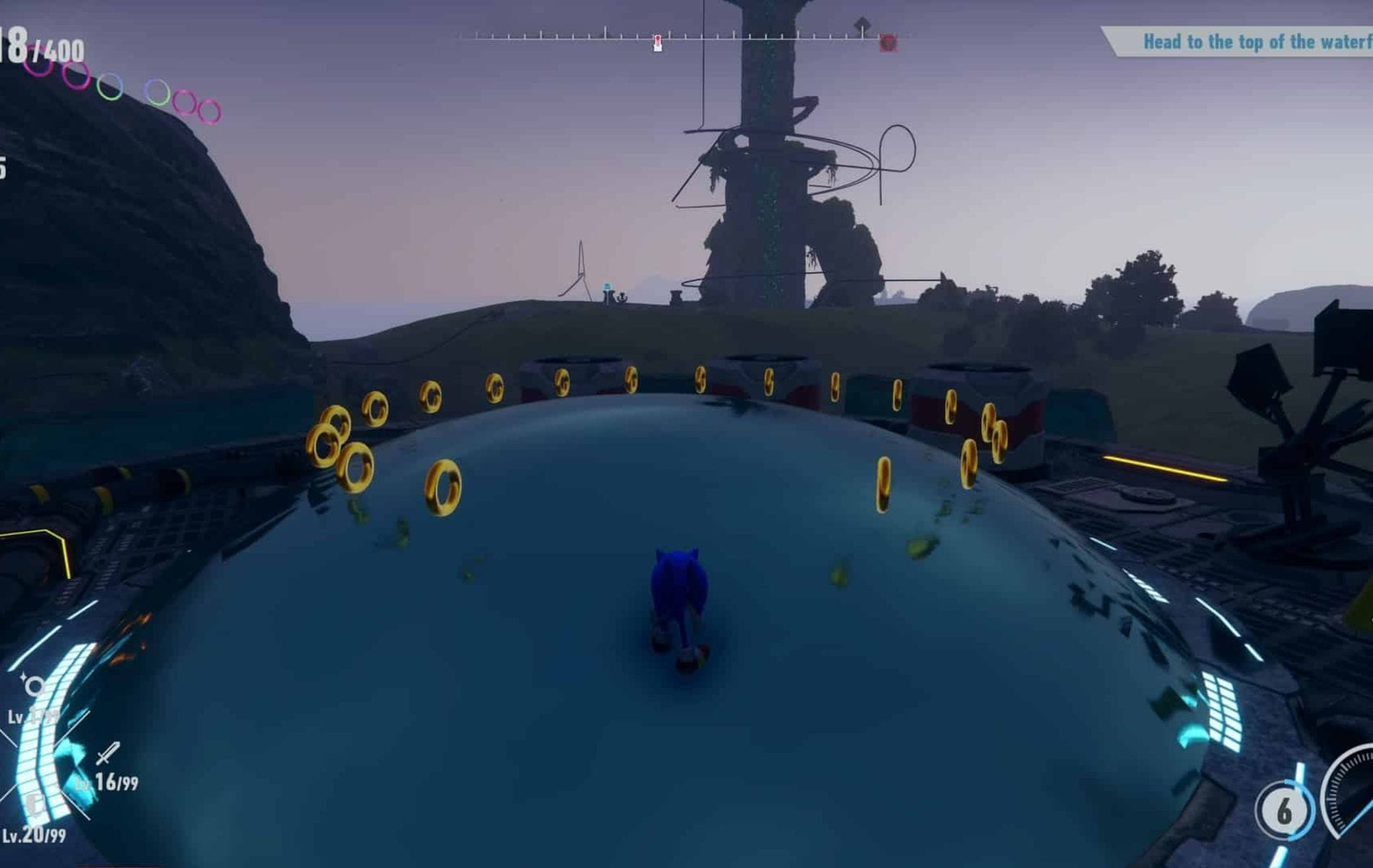
Task: Select the collectible counter showing 5
Action: click(4, 166)
